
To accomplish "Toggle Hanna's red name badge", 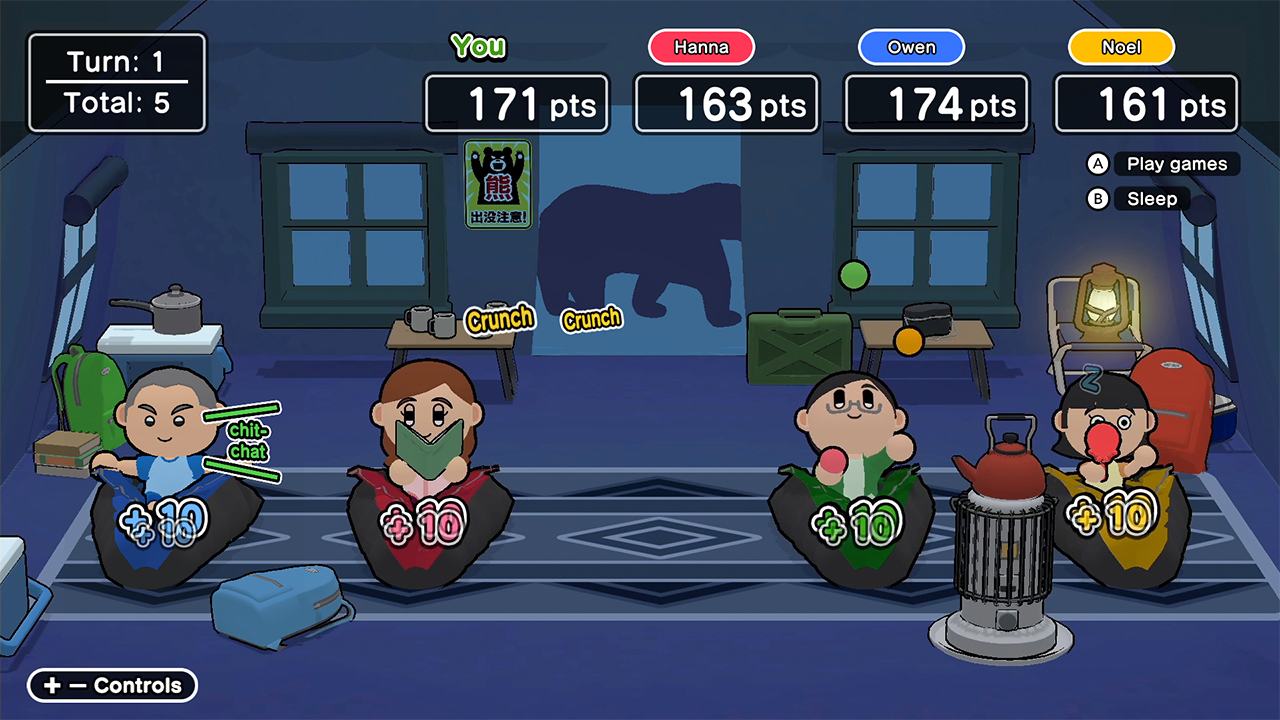I will click(701, 46).
